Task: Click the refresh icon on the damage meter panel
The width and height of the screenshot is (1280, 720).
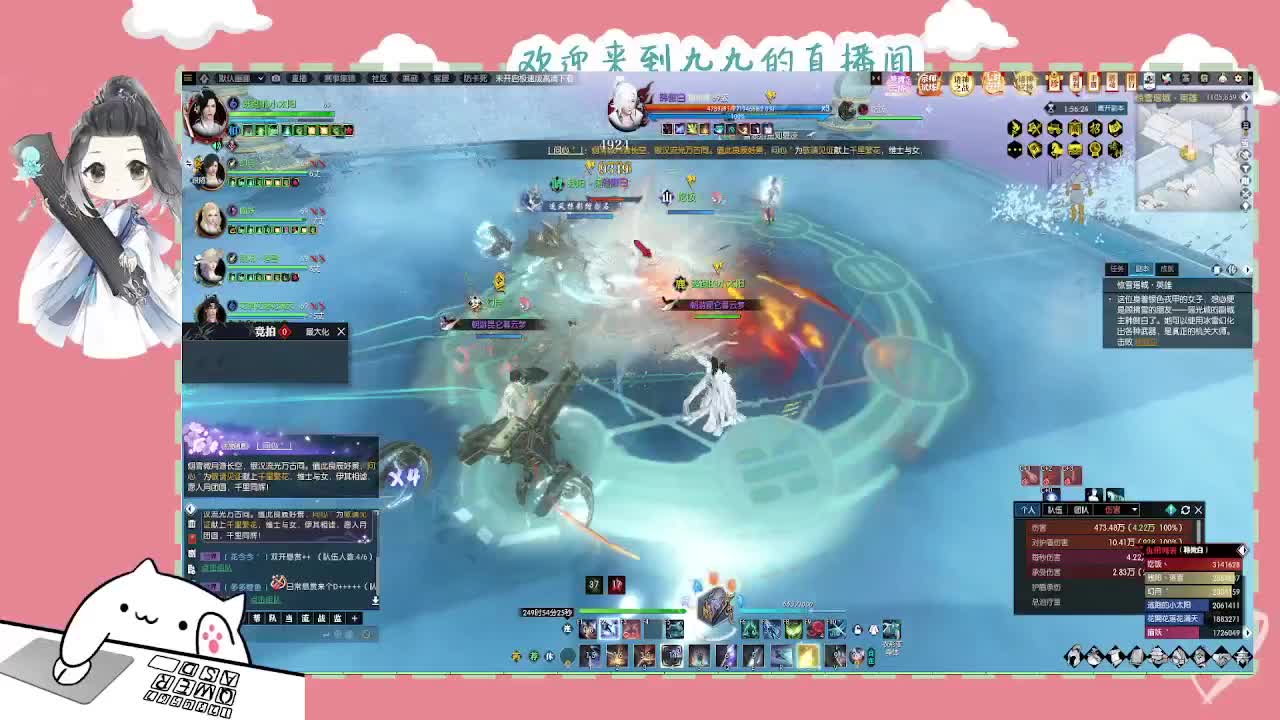Action: (1186, 511)
